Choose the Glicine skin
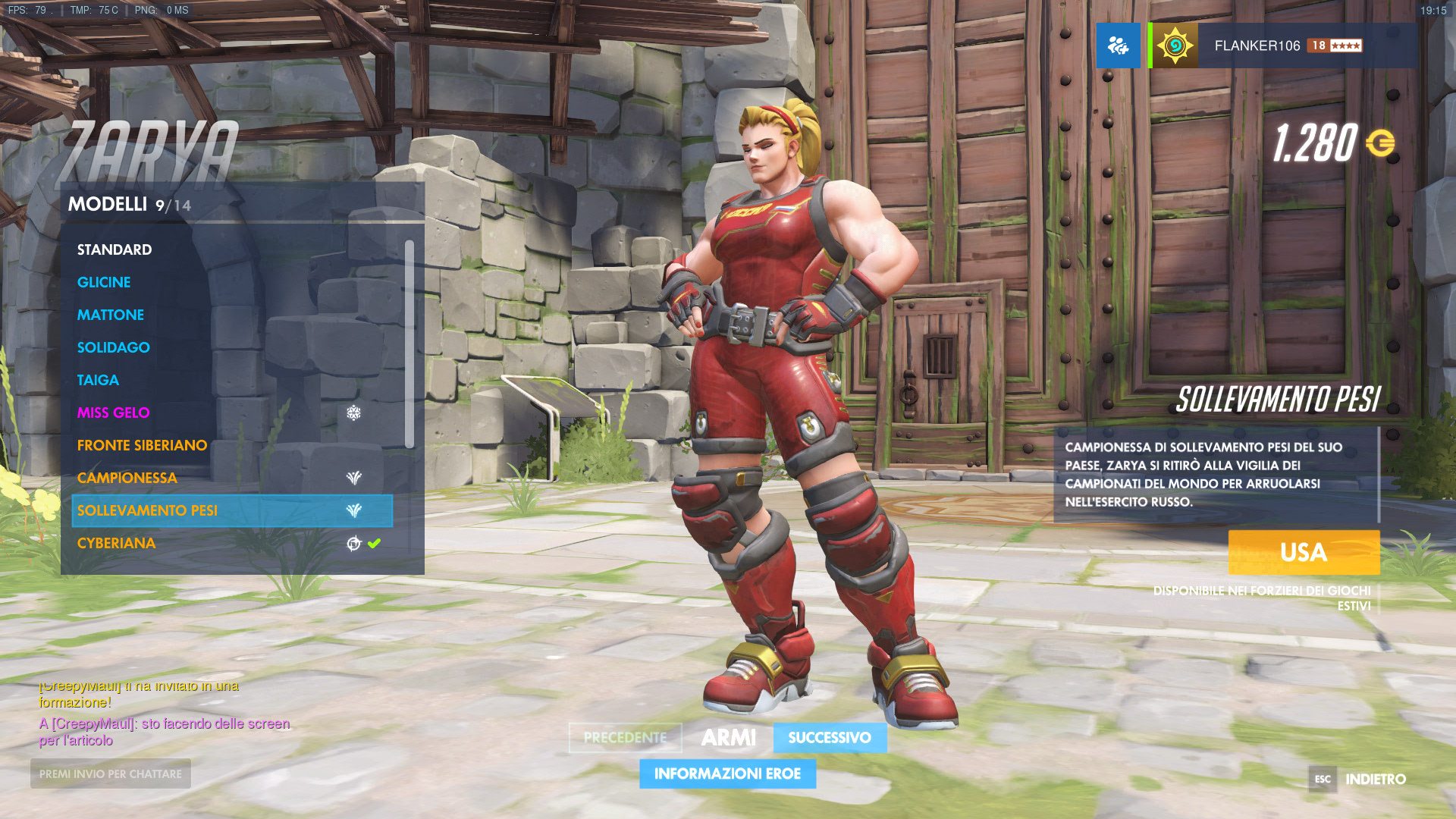The width and height of the screenshot is (1456, 819). pyautogui.click(x=104, y=282)
